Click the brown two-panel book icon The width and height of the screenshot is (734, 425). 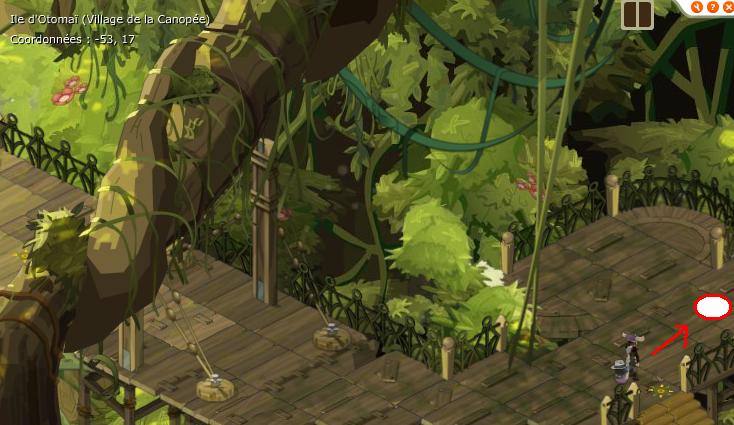[637, 14]
